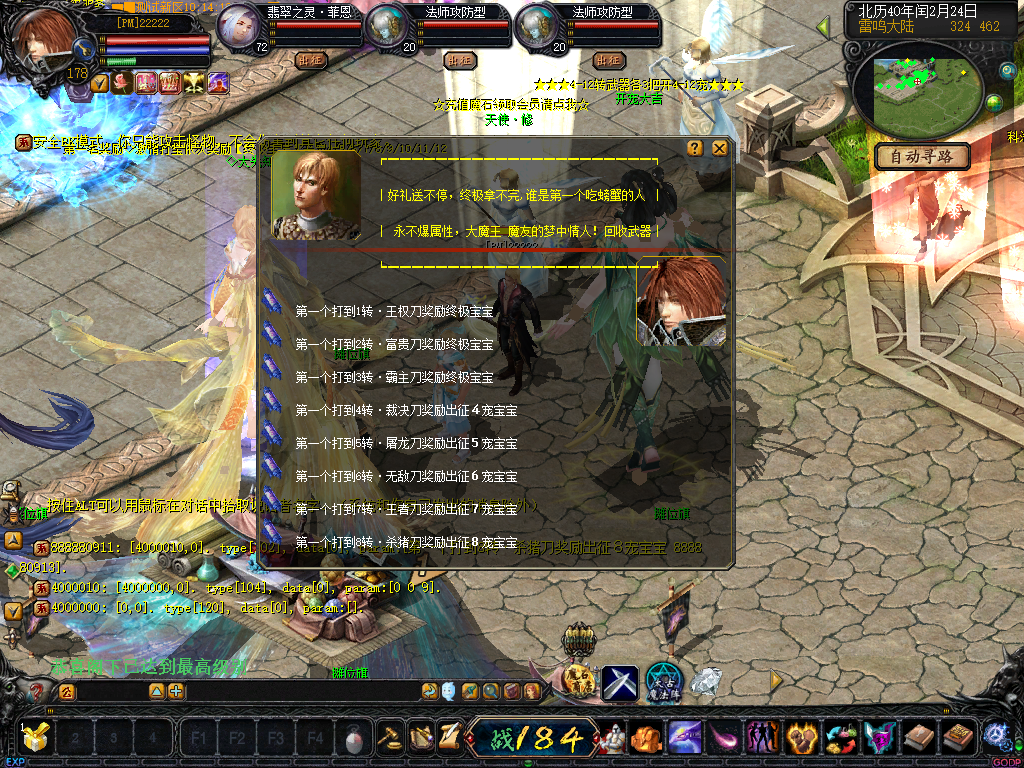Choose the 4转 裁决刀 reward option
1024x768 pixels.
click(394, 411)
